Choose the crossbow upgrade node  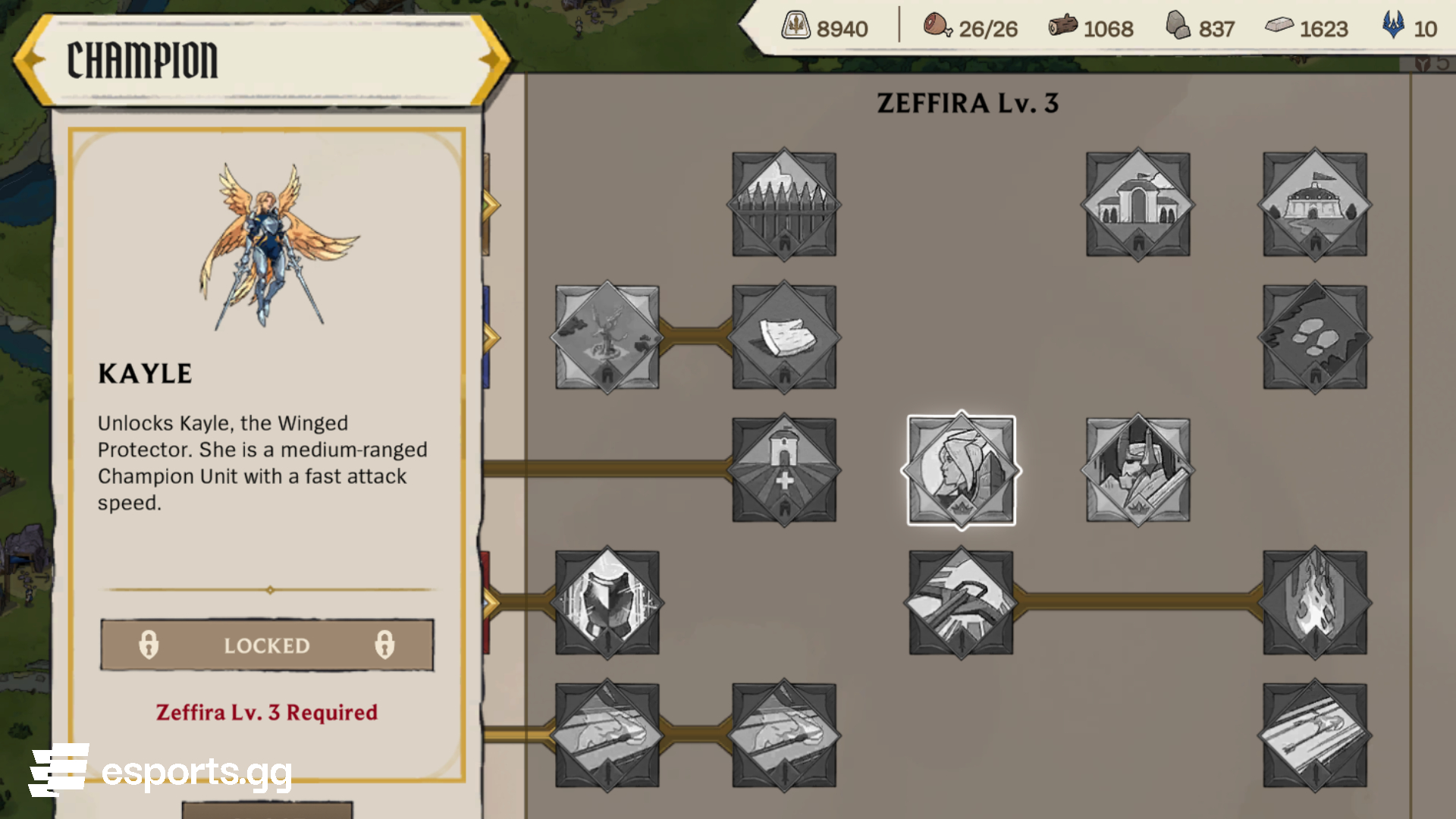pos(961,603)
